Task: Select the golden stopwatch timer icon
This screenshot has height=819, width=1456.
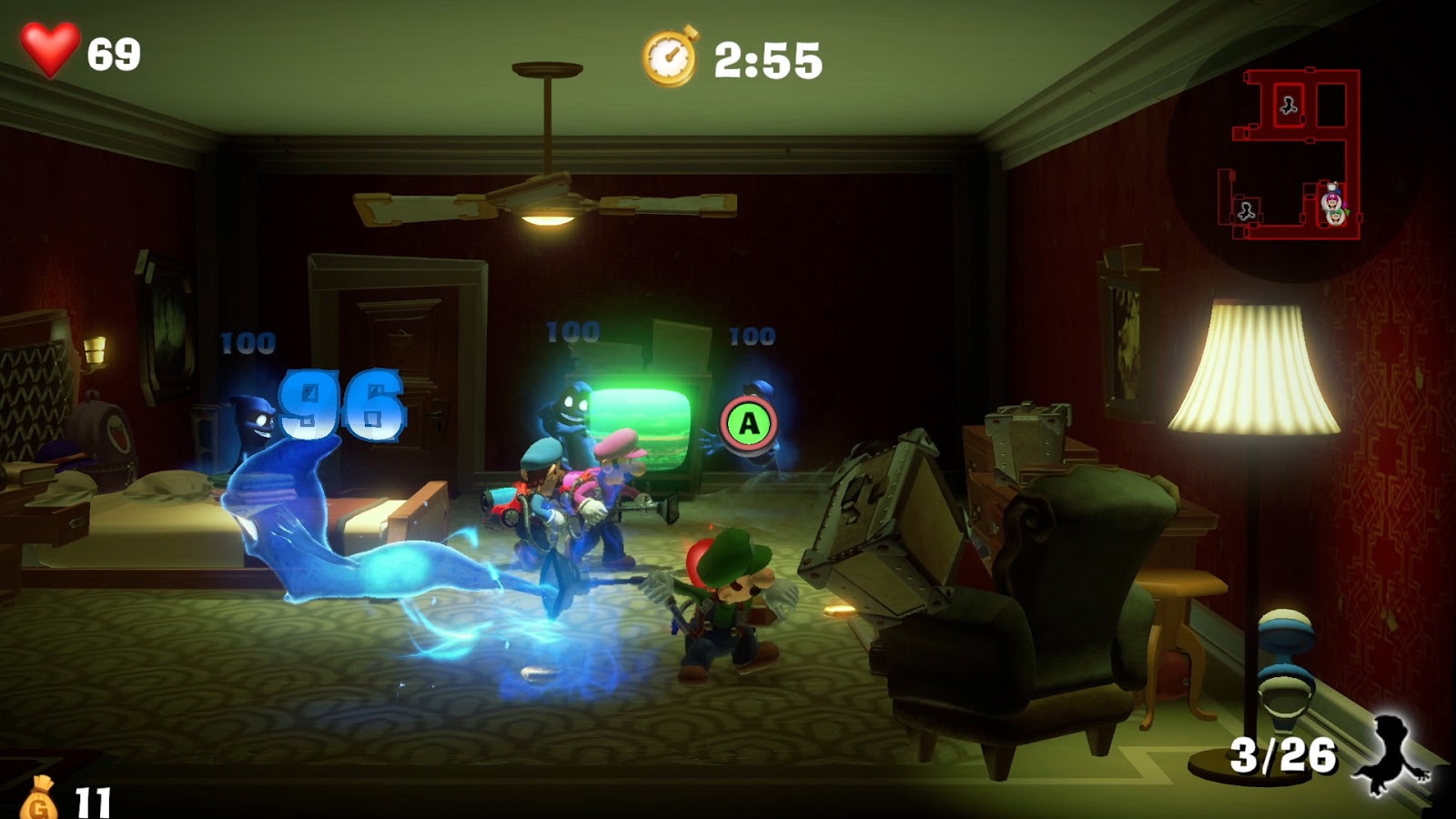Action: point(671,56)
